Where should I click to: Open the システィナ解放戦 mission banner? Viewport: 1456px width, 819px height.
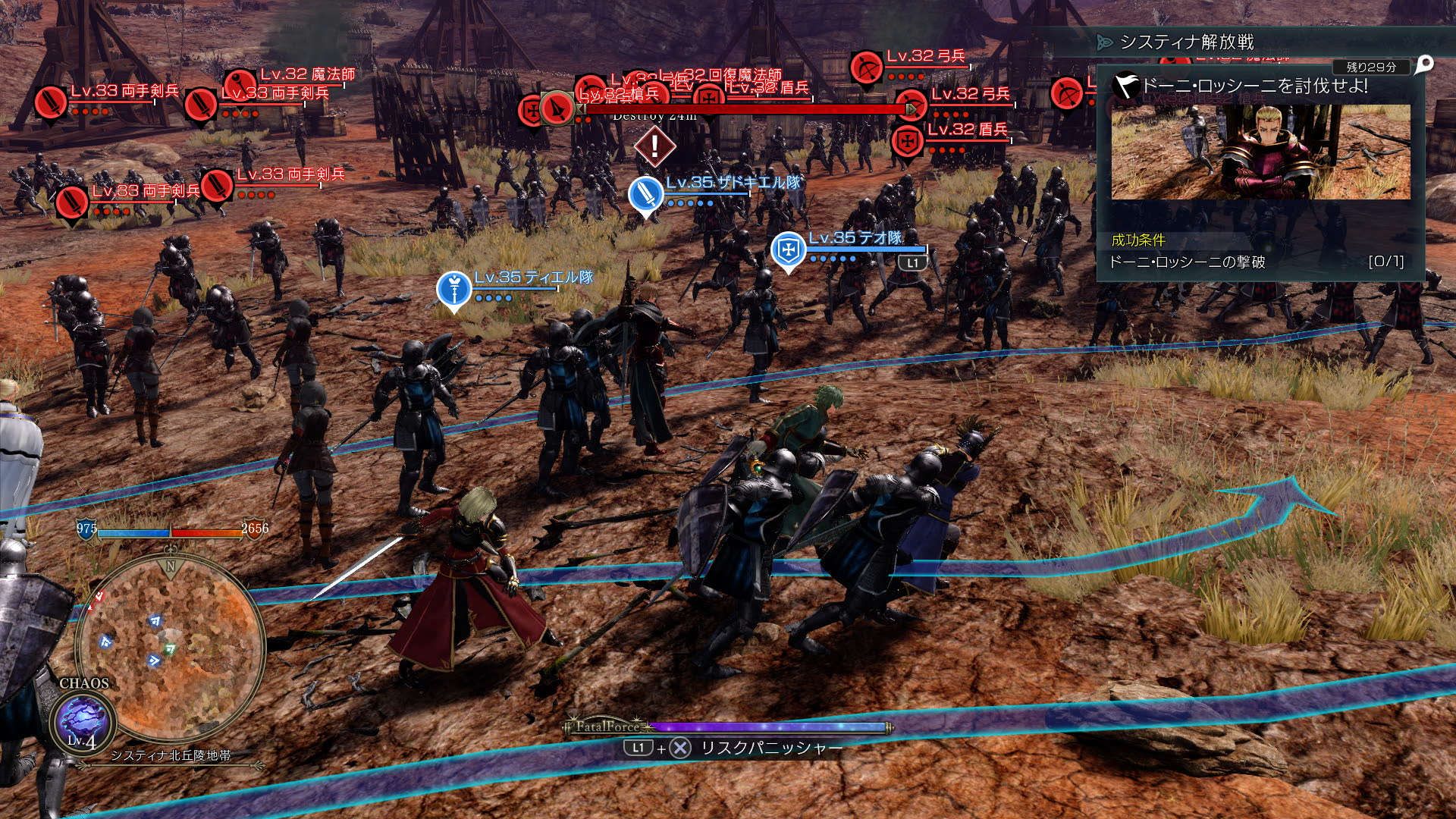[1187, 42]
